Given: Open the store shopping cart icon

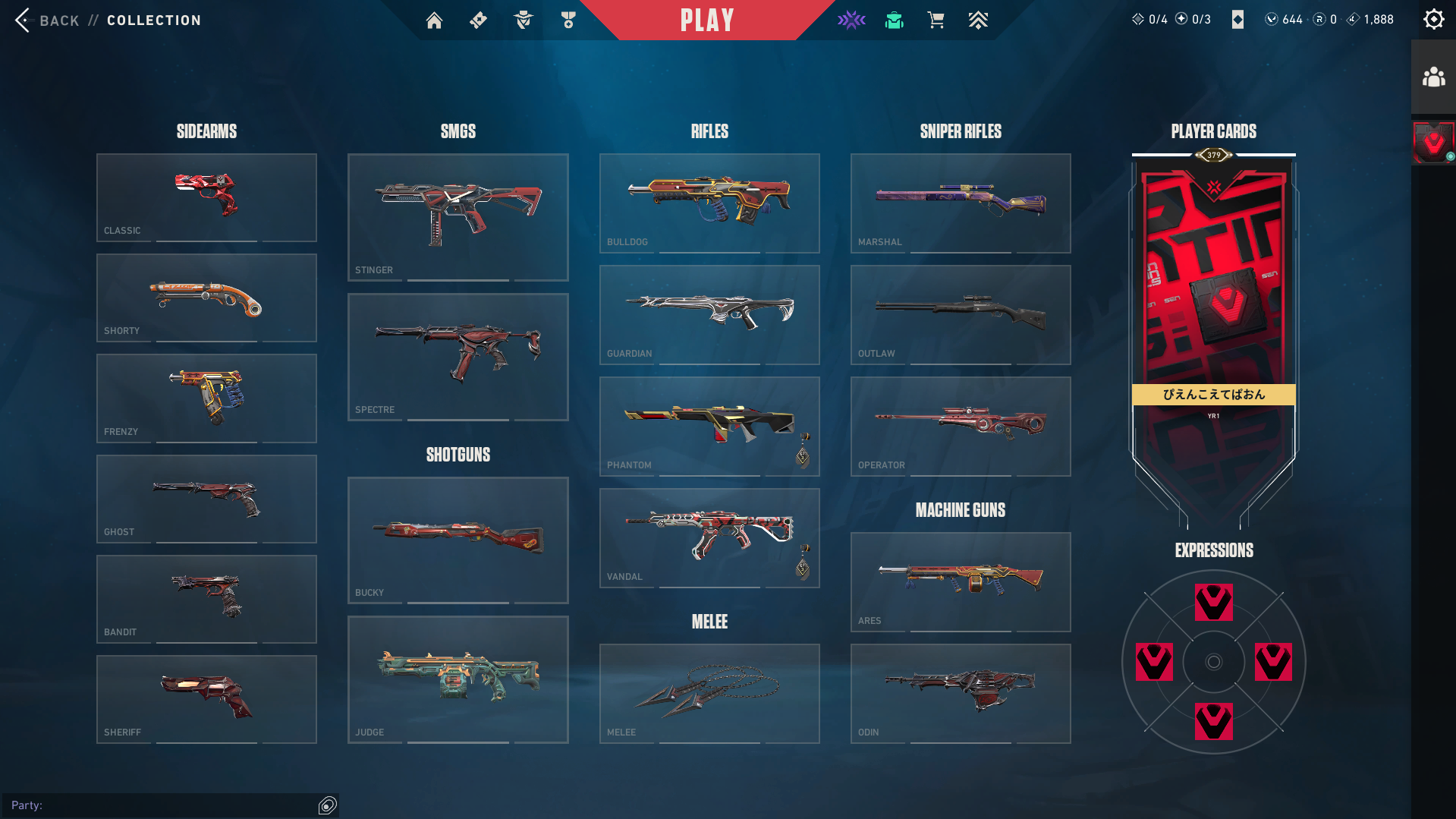Looking at the screenshot, I should click(936, 20).
